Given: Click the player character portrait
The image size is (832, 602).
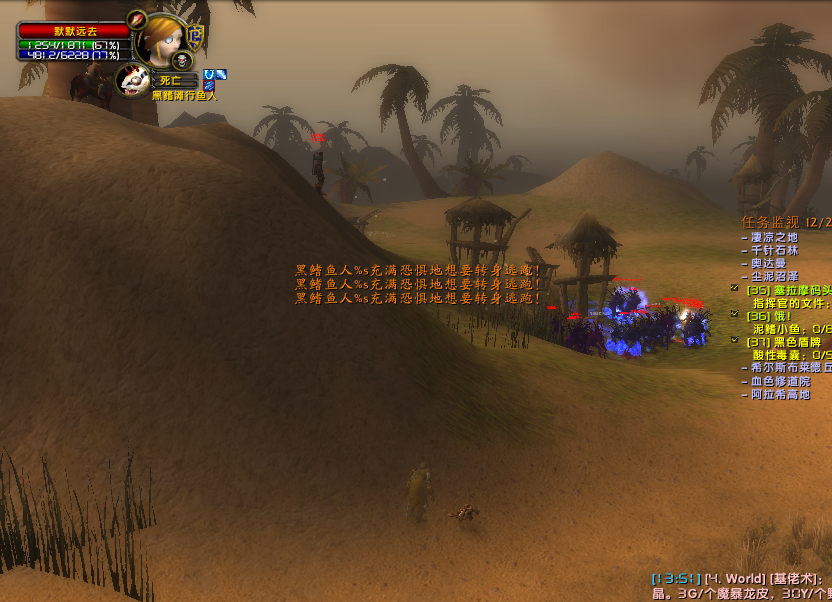Looking at the screenshot, I should [x=161, y=41].
